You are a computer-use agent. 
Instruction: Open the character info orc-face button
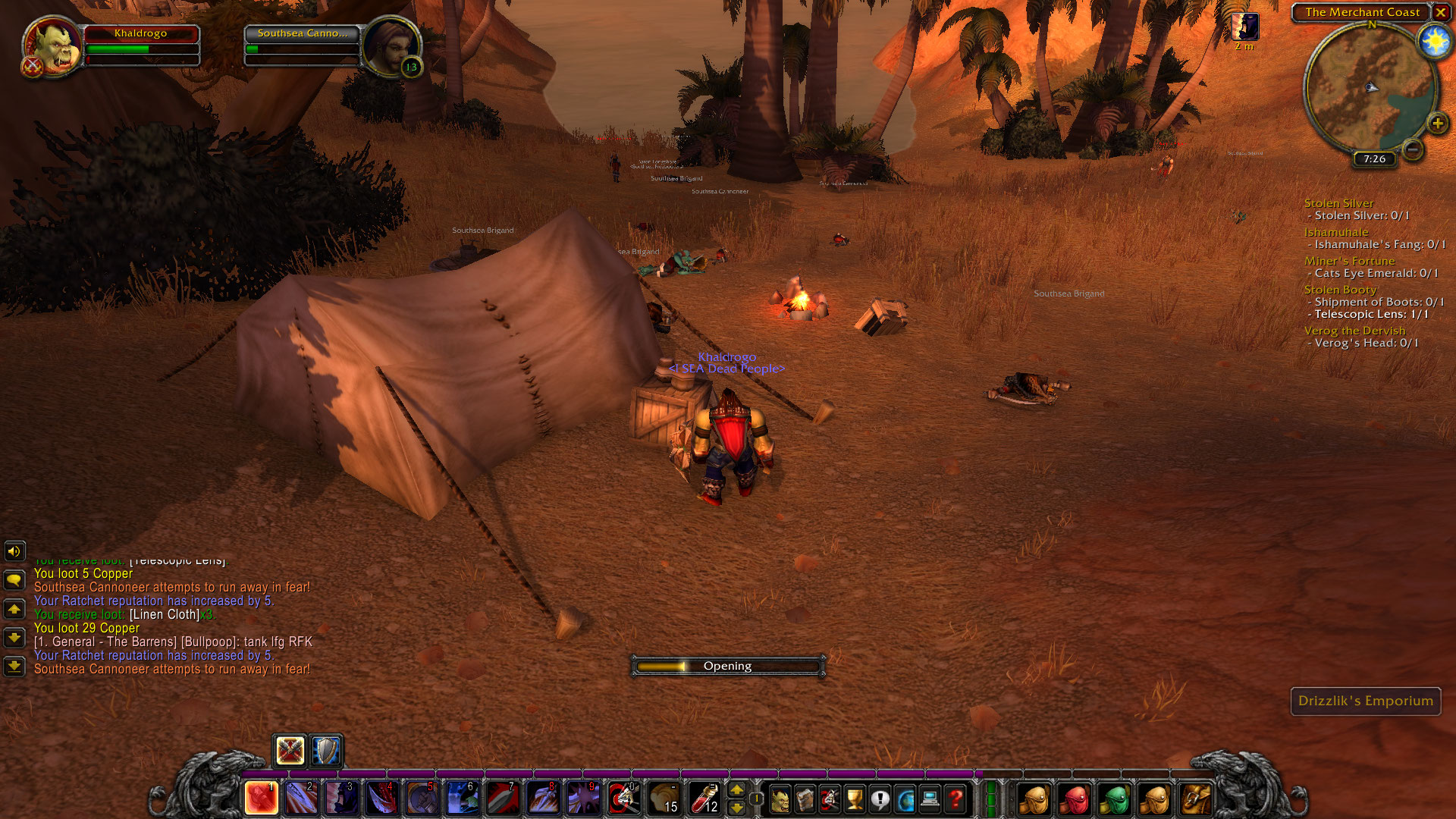click(x=780, y=799)
